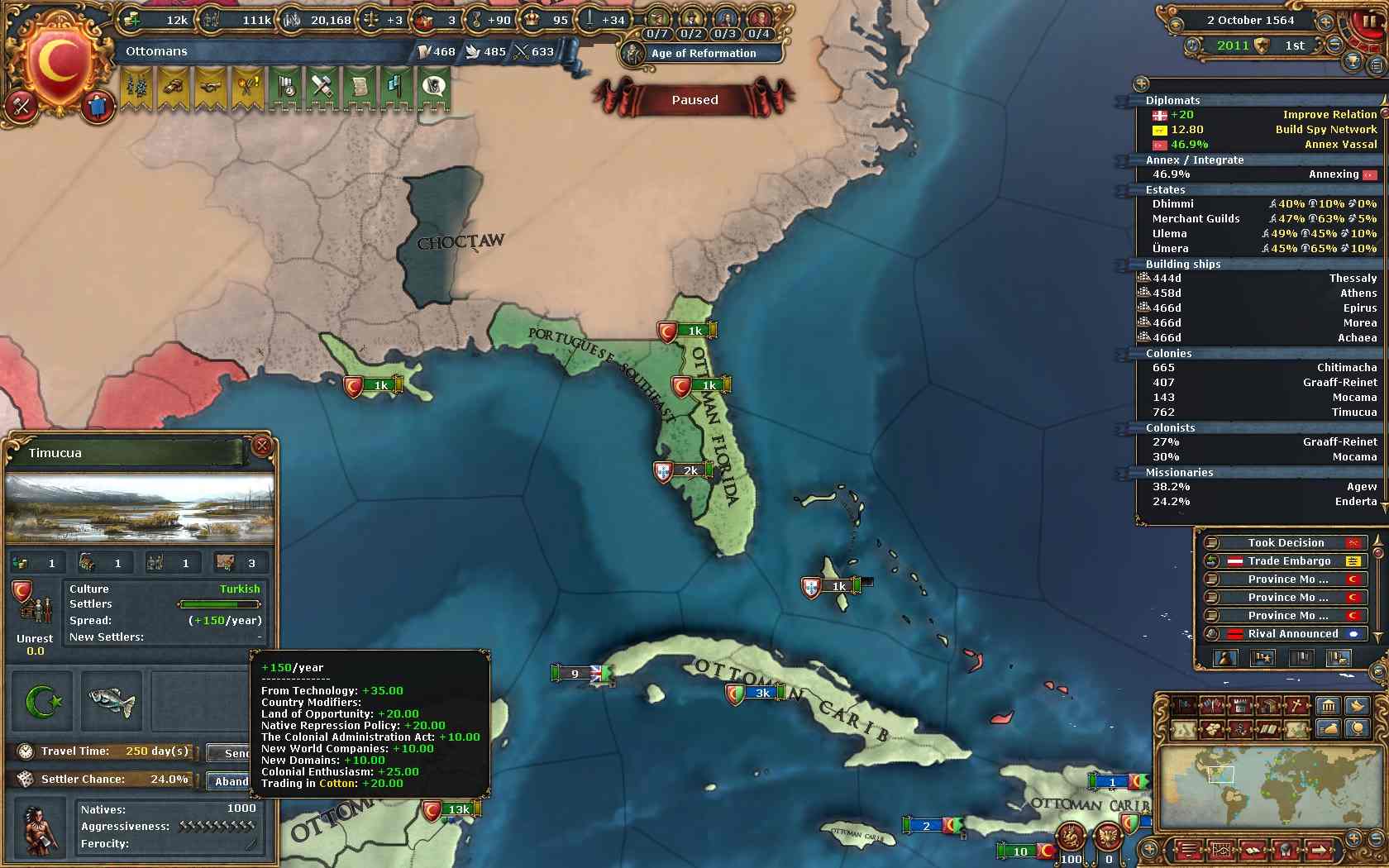Click the Islam crescent religion icon

point(43,703)
